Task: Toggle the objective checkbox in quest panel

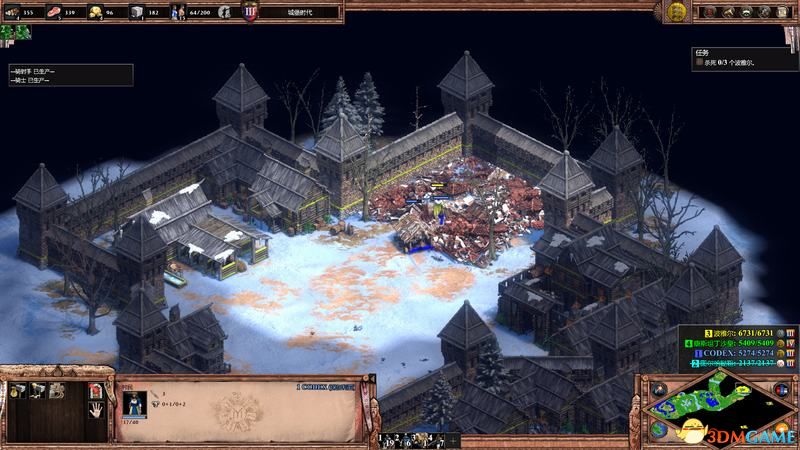Action: (700, 62)
